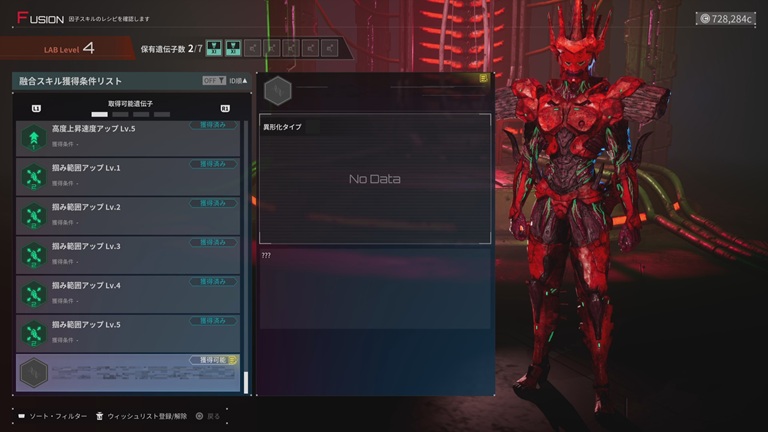Open 掴み範囲アップ Lv.4 skill entry

tap(128, 293)
